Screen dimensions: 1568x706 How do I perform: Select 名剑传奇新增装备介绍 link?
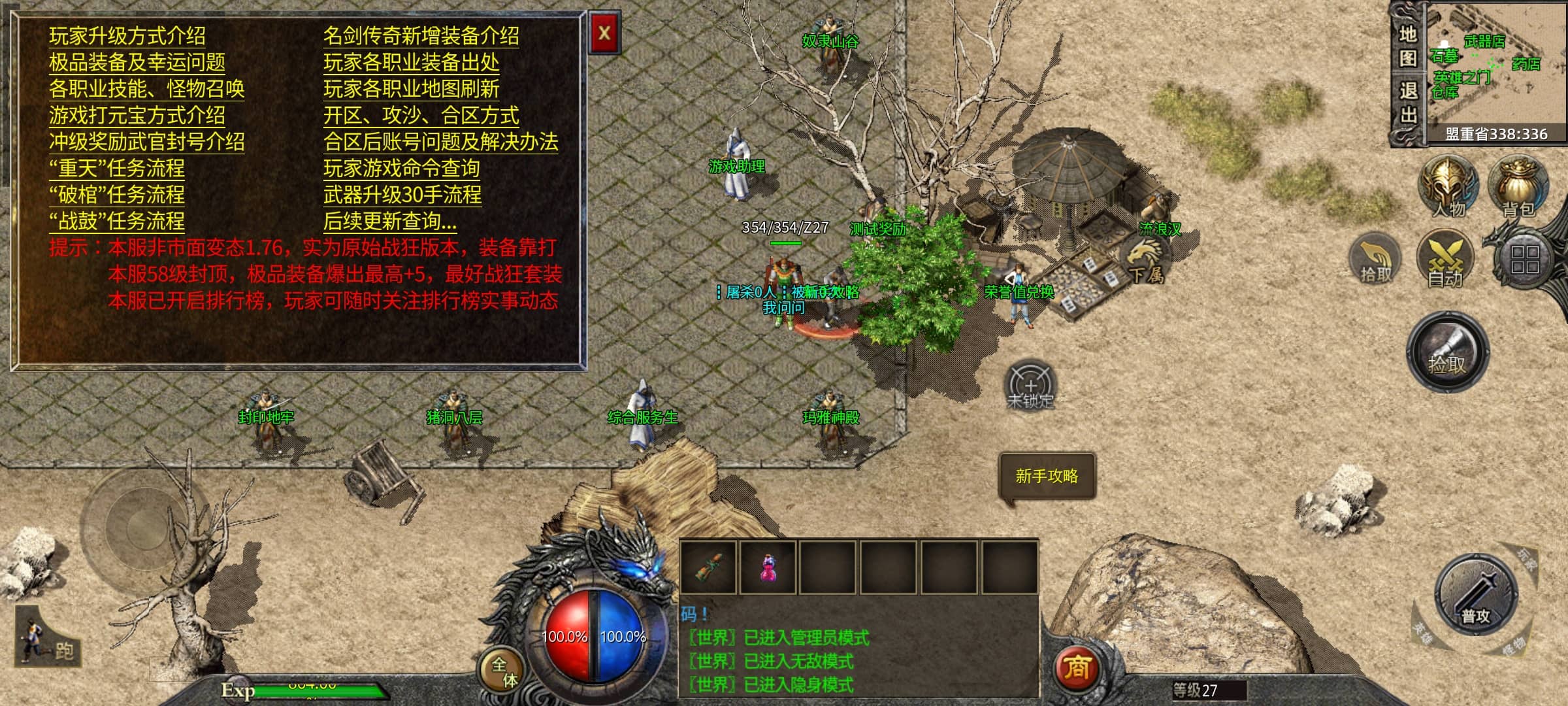(421, 36)
